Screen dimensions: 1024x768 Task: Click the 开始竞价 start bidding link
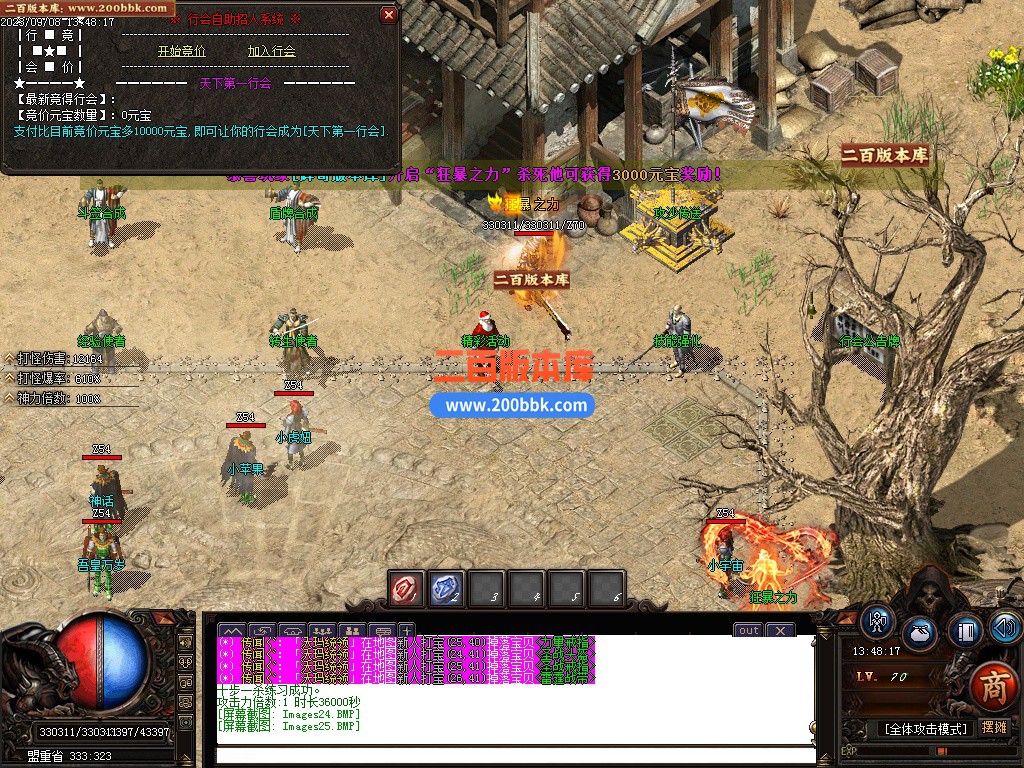181,51
